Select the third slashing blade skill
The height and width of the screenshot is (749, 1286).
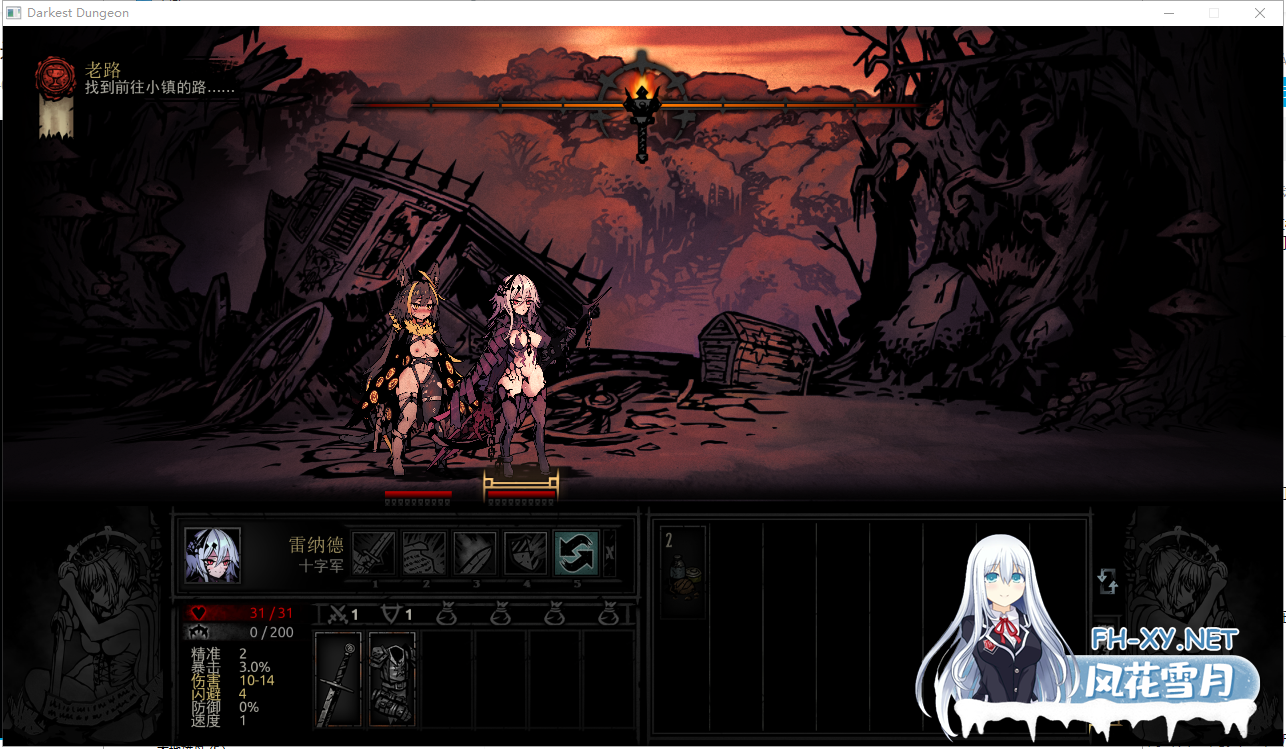click(474, 553)
